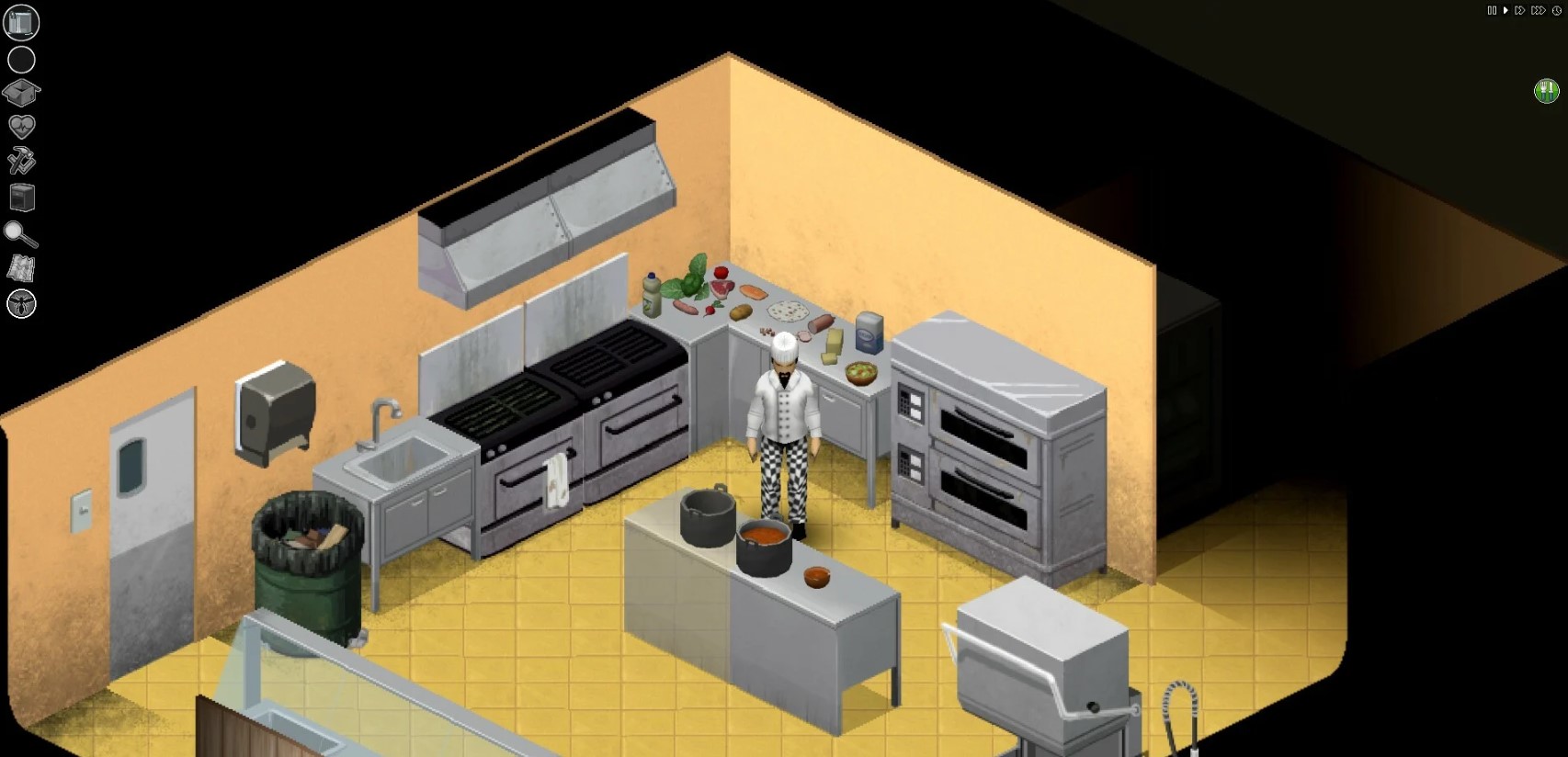Open the inventory panel
1568x757 pixels.
(x=21, y=21)
